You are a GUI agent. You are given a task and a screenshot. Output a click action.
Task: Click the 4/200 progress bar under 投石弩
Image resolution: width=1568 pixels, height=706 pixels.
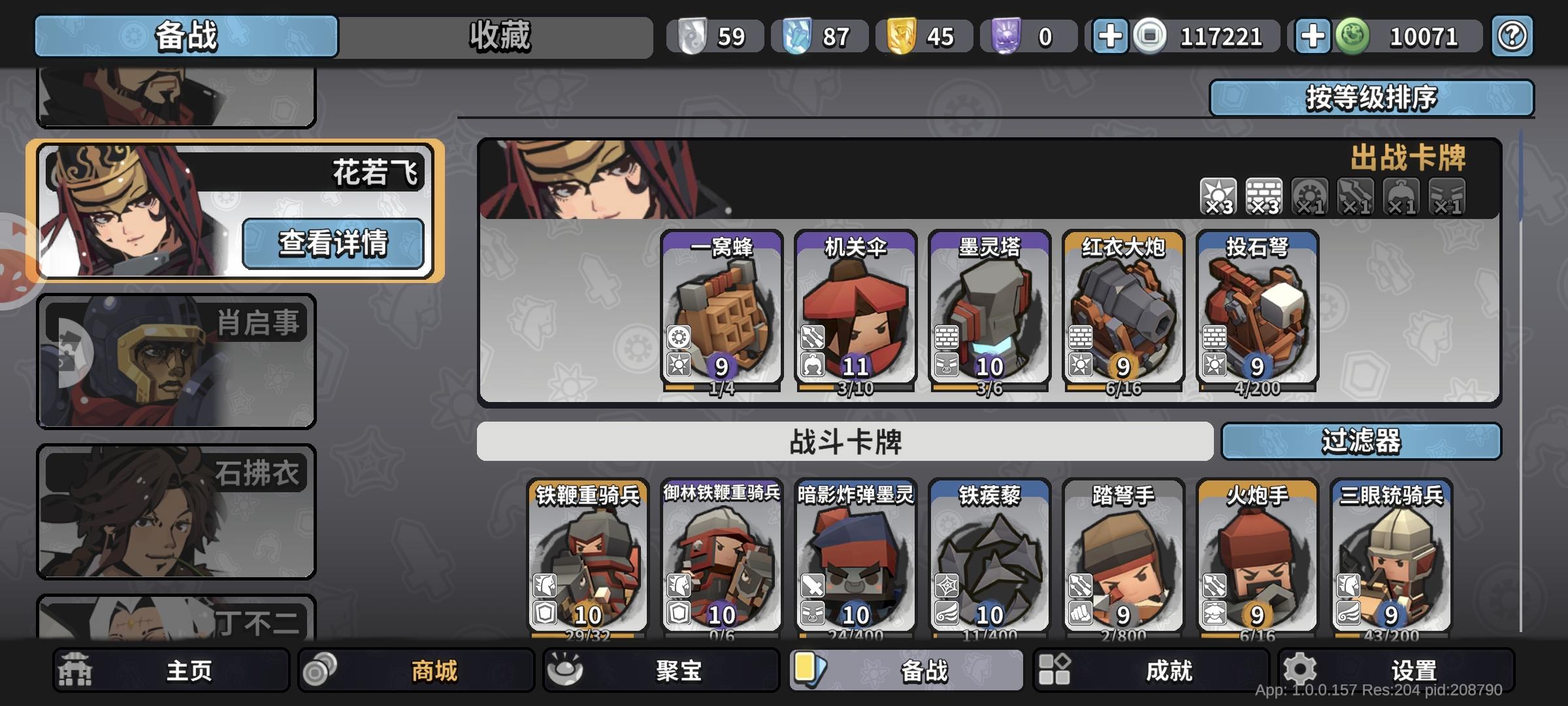(1258, 387)
